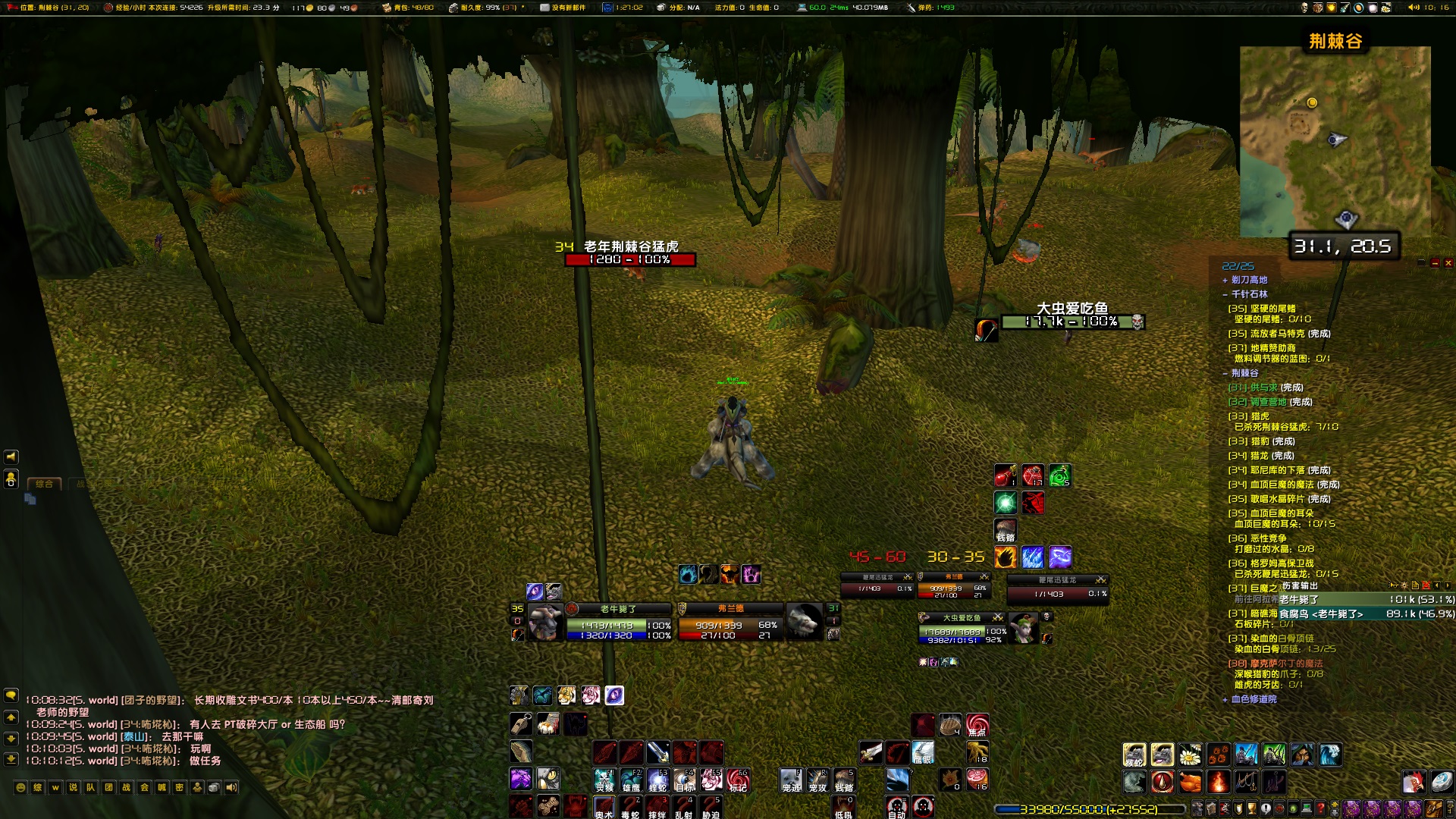The image size is (1456, 819).
Task: Select the 队 party chat channel button
Action: point(91,787)
